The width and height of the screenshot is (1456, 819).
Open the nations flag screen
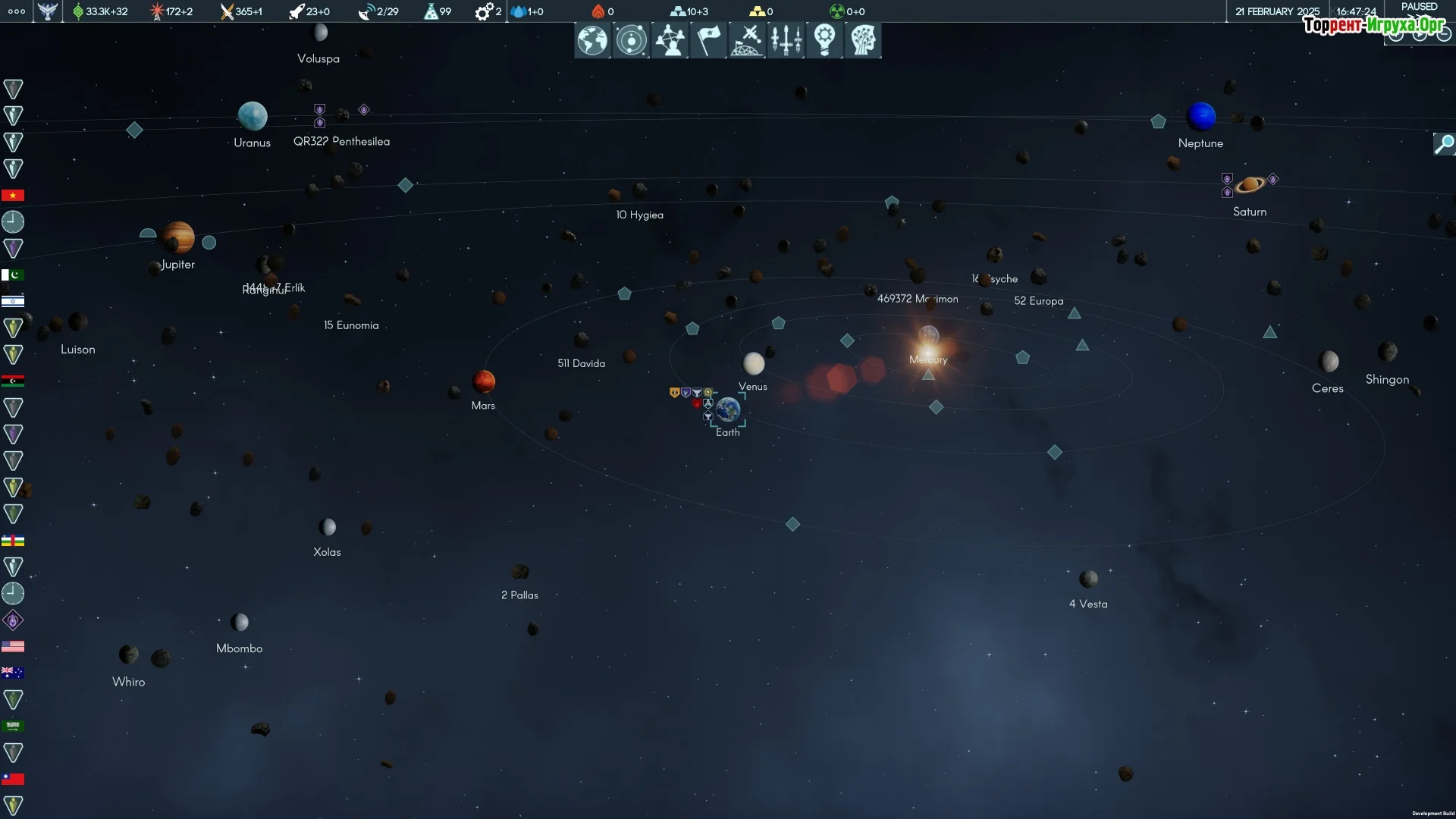708,40
